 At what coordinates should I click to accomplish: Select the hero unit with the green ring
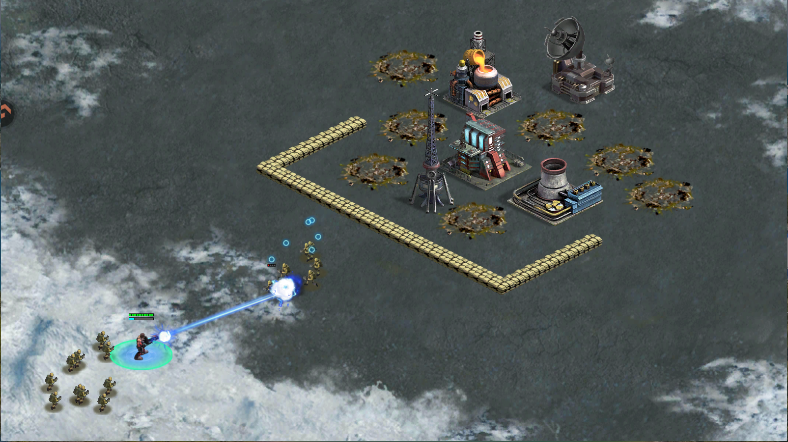pyautogui.click(x=141, y=347)
